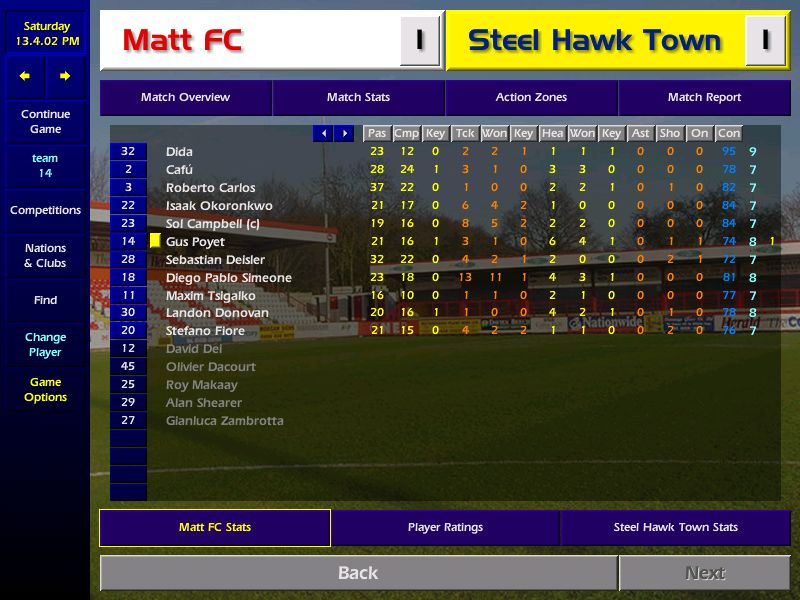Image resolution: width=800 pixels, height=600 pixels.
Task: Open the Competitions menu
Action: 45,210
